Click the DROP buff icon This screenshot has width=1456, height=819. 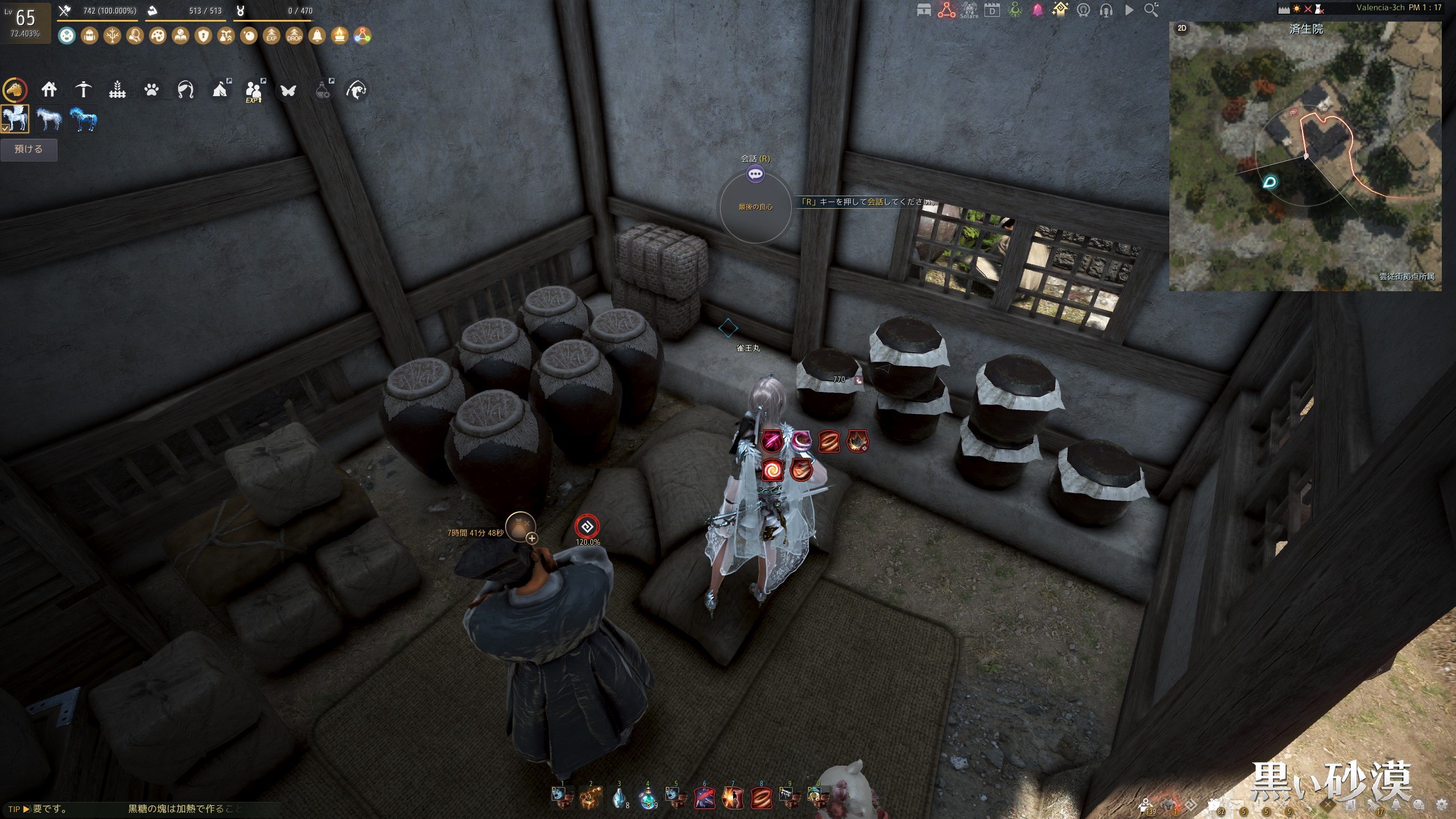[x=294, y=36]
